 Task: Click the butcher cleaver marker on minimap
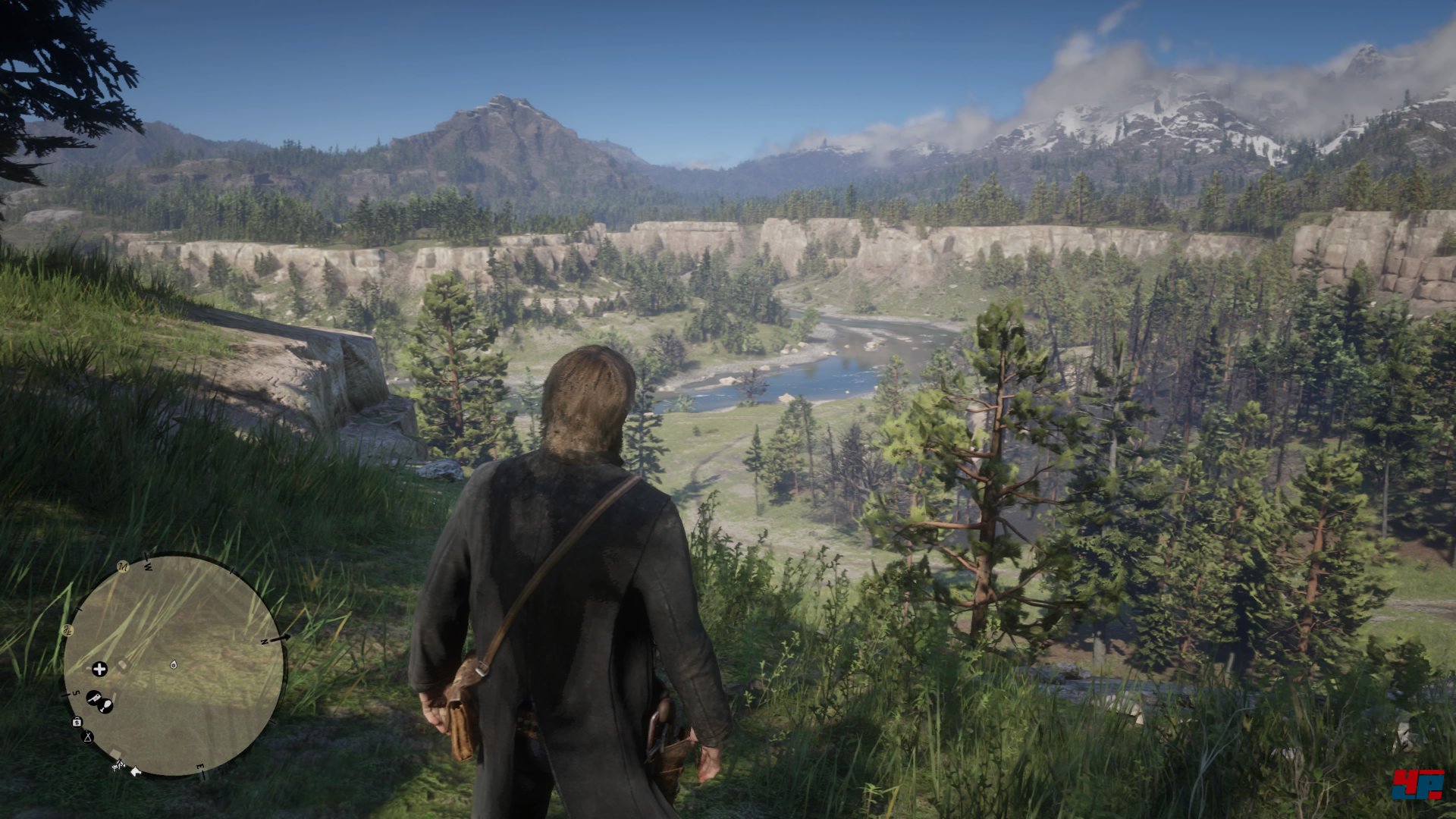[93, 697]
